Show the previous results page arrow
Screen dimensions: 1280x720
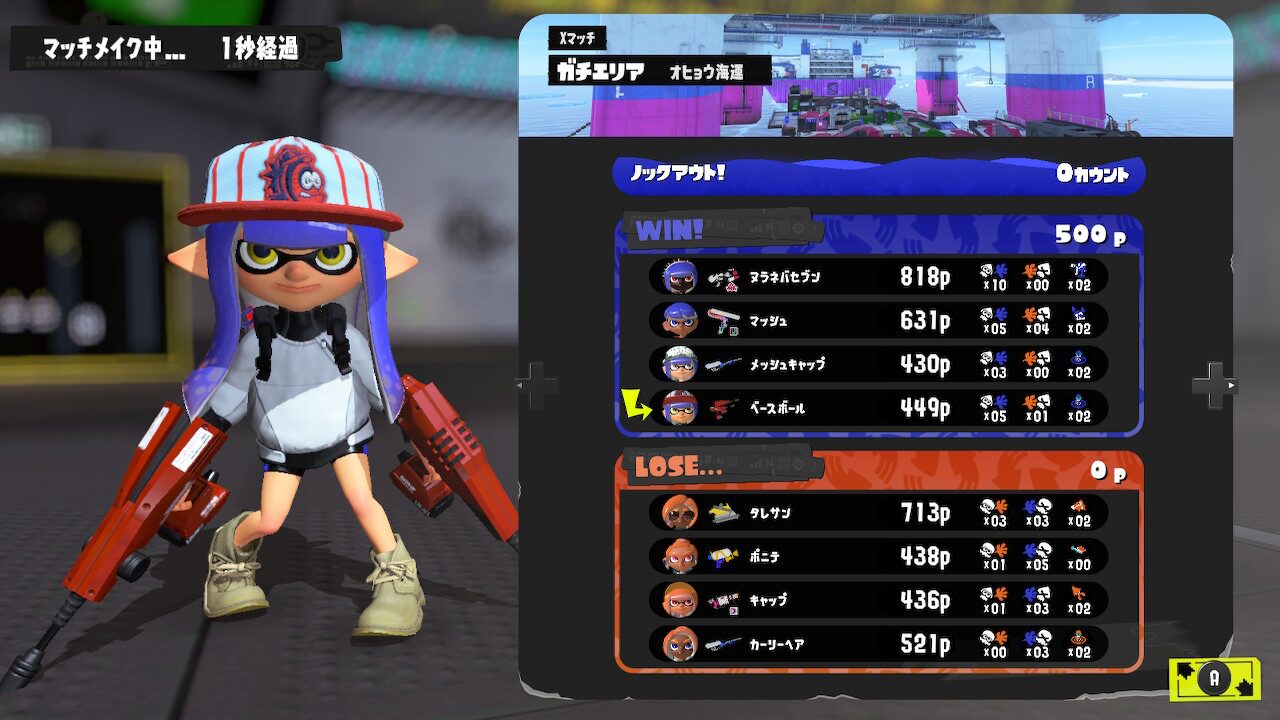pyautogui.click(x=536, y=384)
